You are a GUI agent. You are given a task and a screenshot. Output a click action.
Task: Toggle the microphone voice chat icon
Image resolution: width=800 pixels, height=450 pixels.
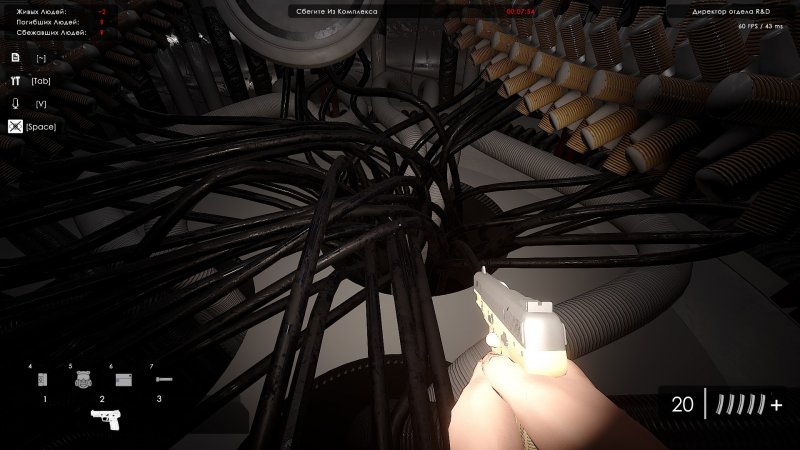pyautogui.click(x=15, y=103)
